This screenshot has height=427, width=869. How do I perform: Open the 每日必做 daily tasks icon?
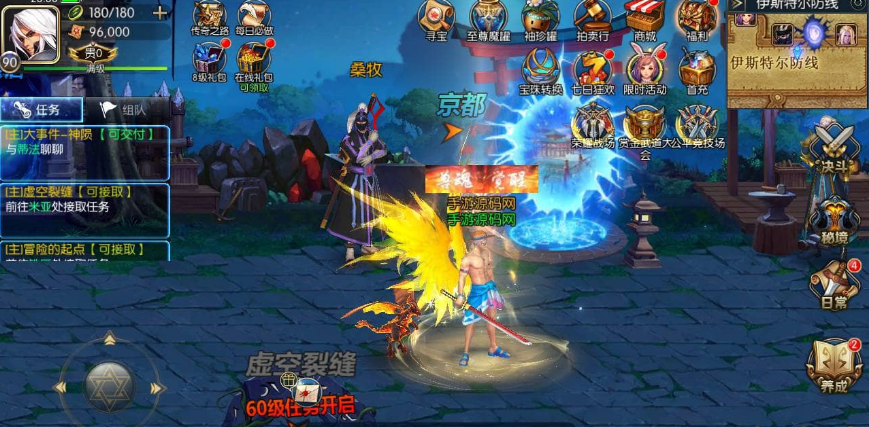(254, 18)
